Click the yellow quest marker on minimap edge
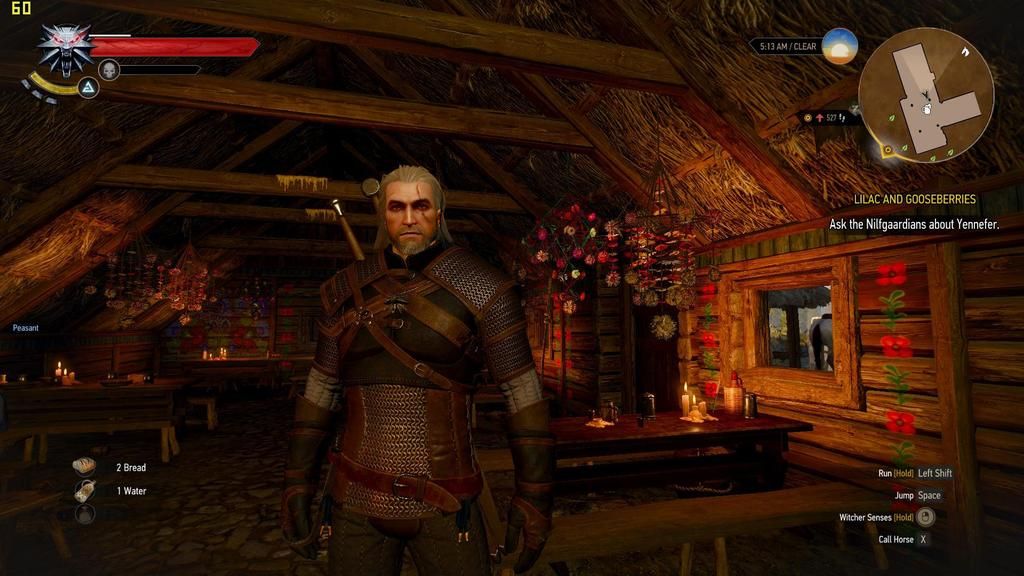 pos(887,151)
